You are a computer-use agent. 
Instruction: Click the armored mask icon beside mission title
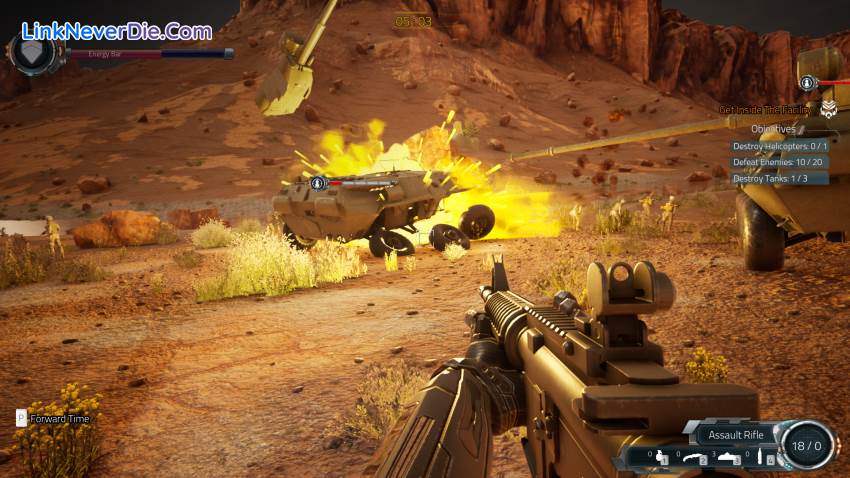click(829, 108)
